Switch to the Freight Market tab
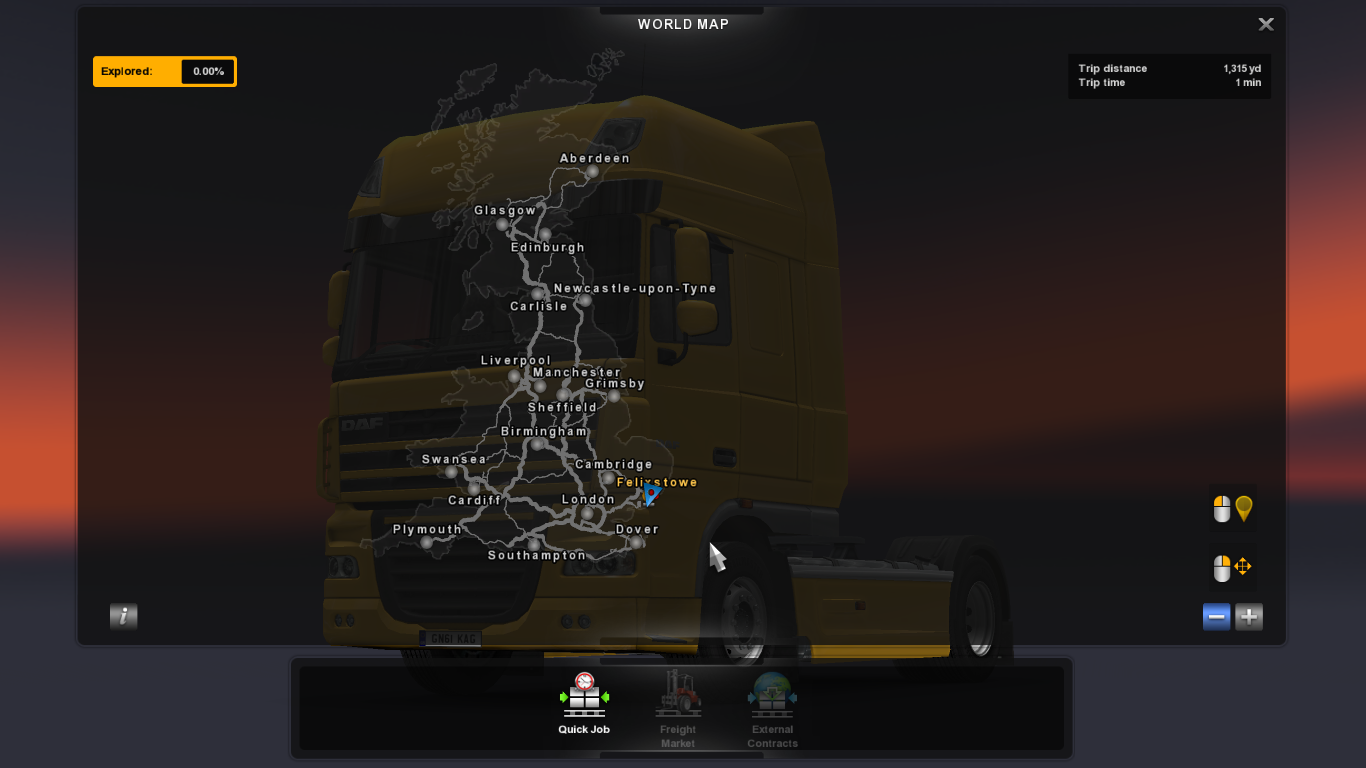Screen dimensions: 1366x768 pos(678,710)
